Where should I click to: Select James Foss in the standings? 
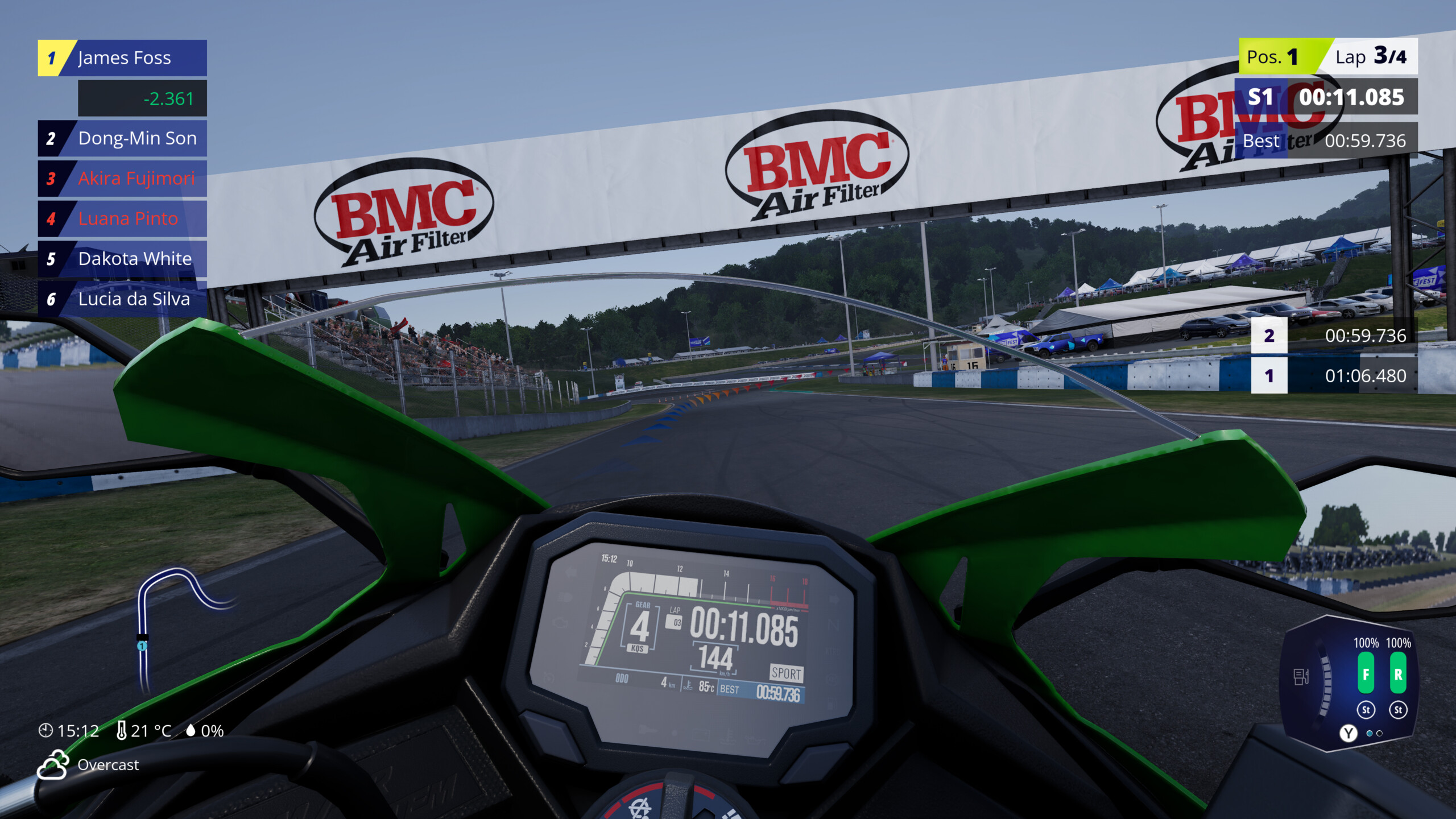pyautogui.click(x=123, y=58)
